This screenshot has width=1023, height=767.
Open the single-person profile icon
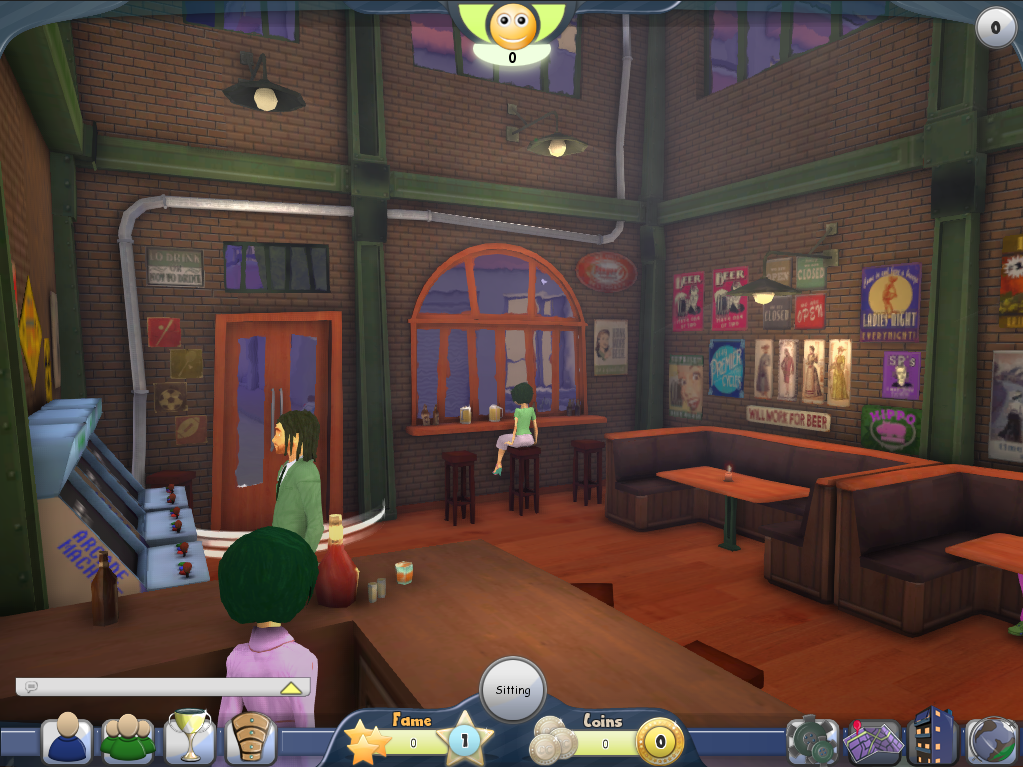coord(67,740)
